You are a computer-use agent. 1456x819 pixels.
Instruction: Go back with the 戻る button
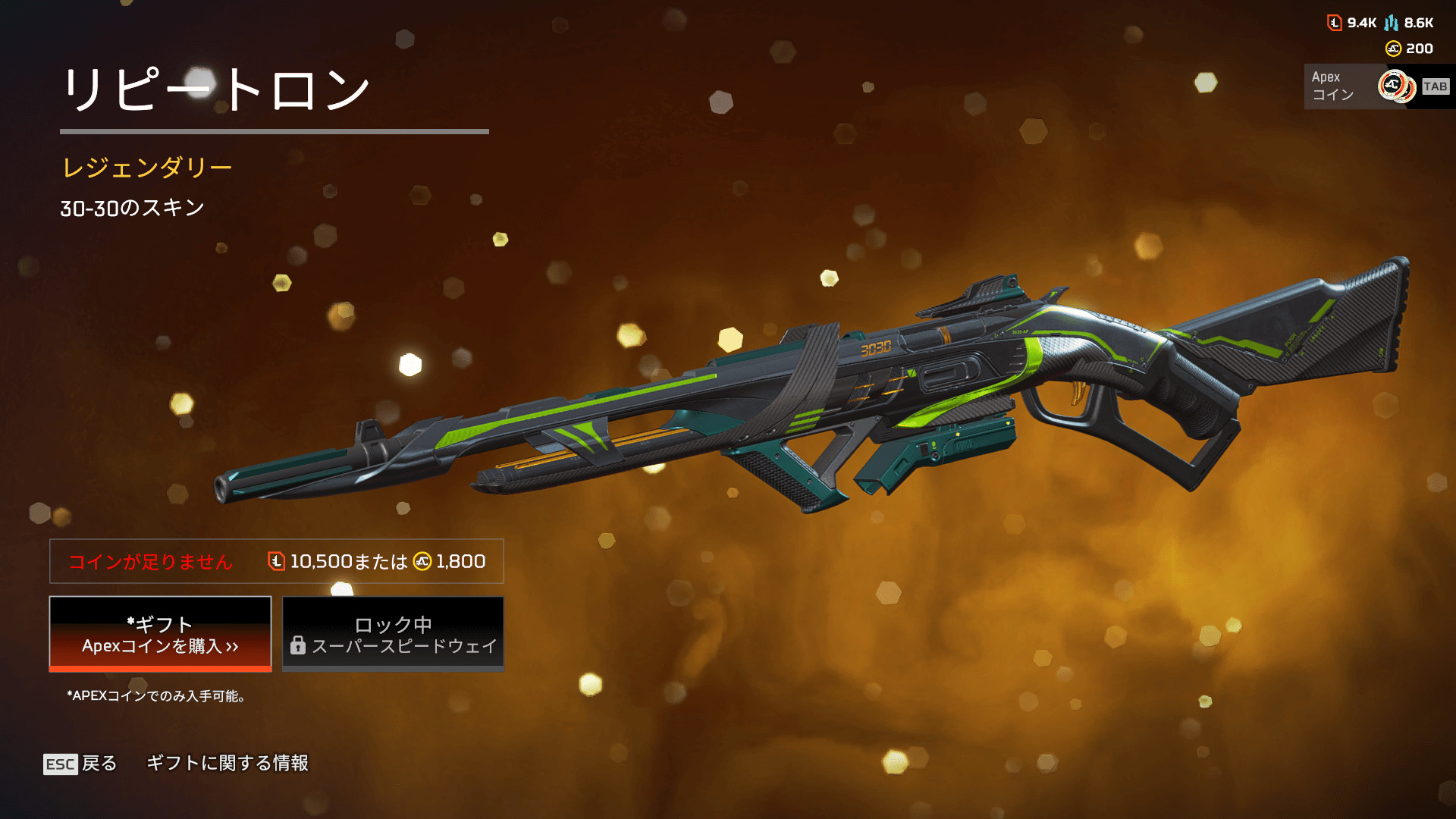coord(80,763)
